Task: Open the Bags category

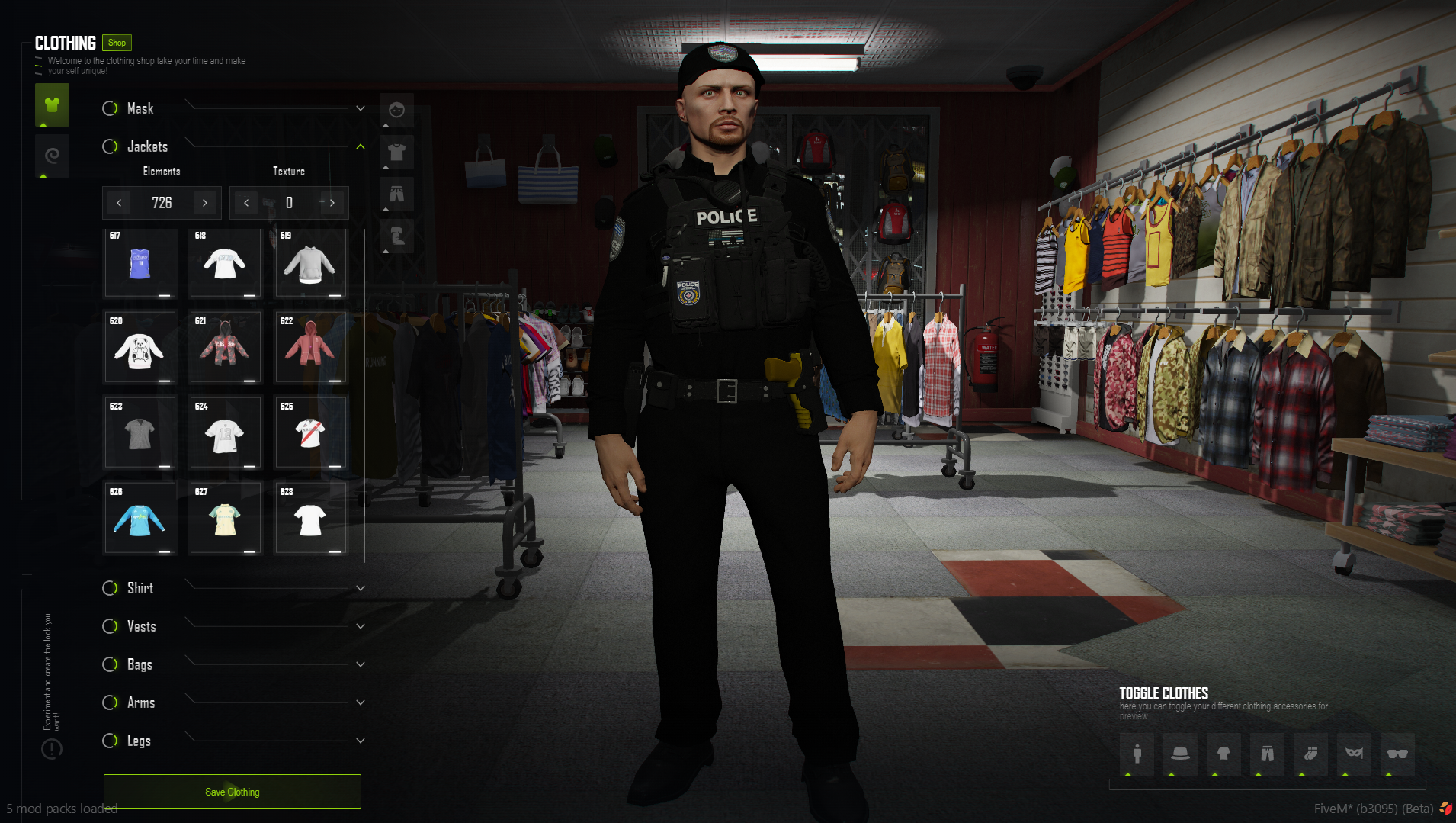Action: click(x=360, y=664)
